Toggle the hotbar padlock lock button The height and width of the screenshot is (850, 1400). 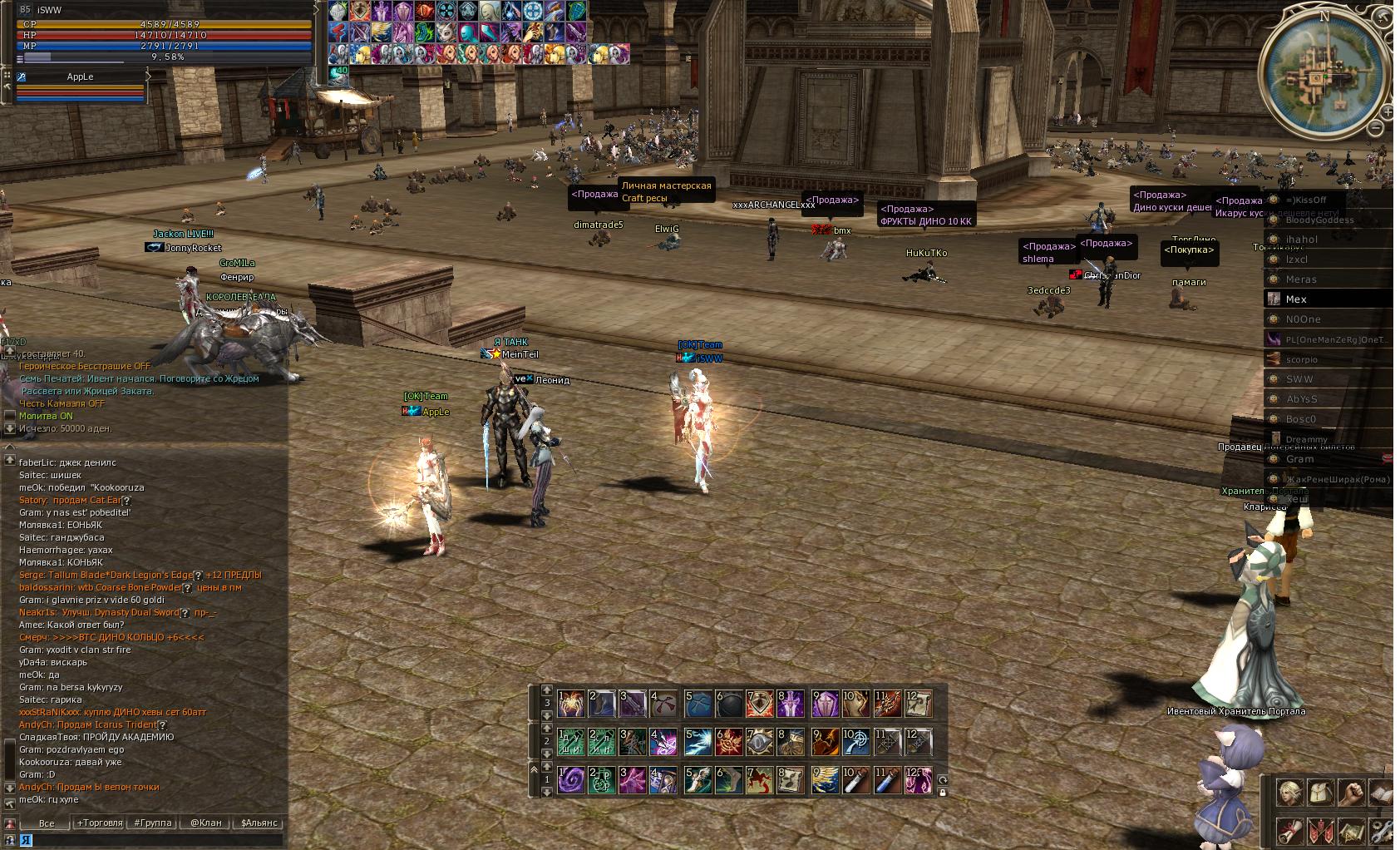[943, 793]
